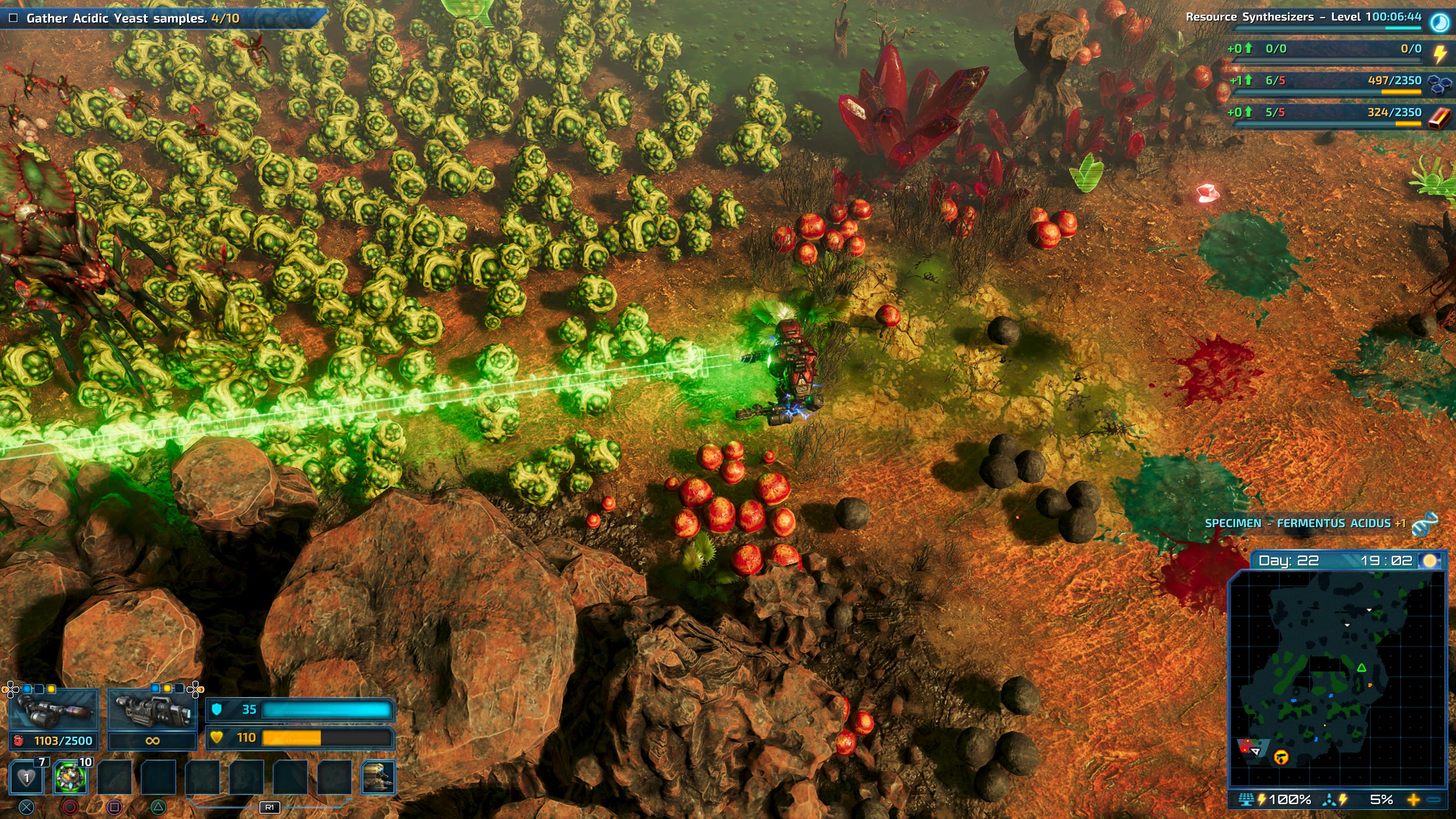Click the red ironium ingot resource icon

(1439, 116)
